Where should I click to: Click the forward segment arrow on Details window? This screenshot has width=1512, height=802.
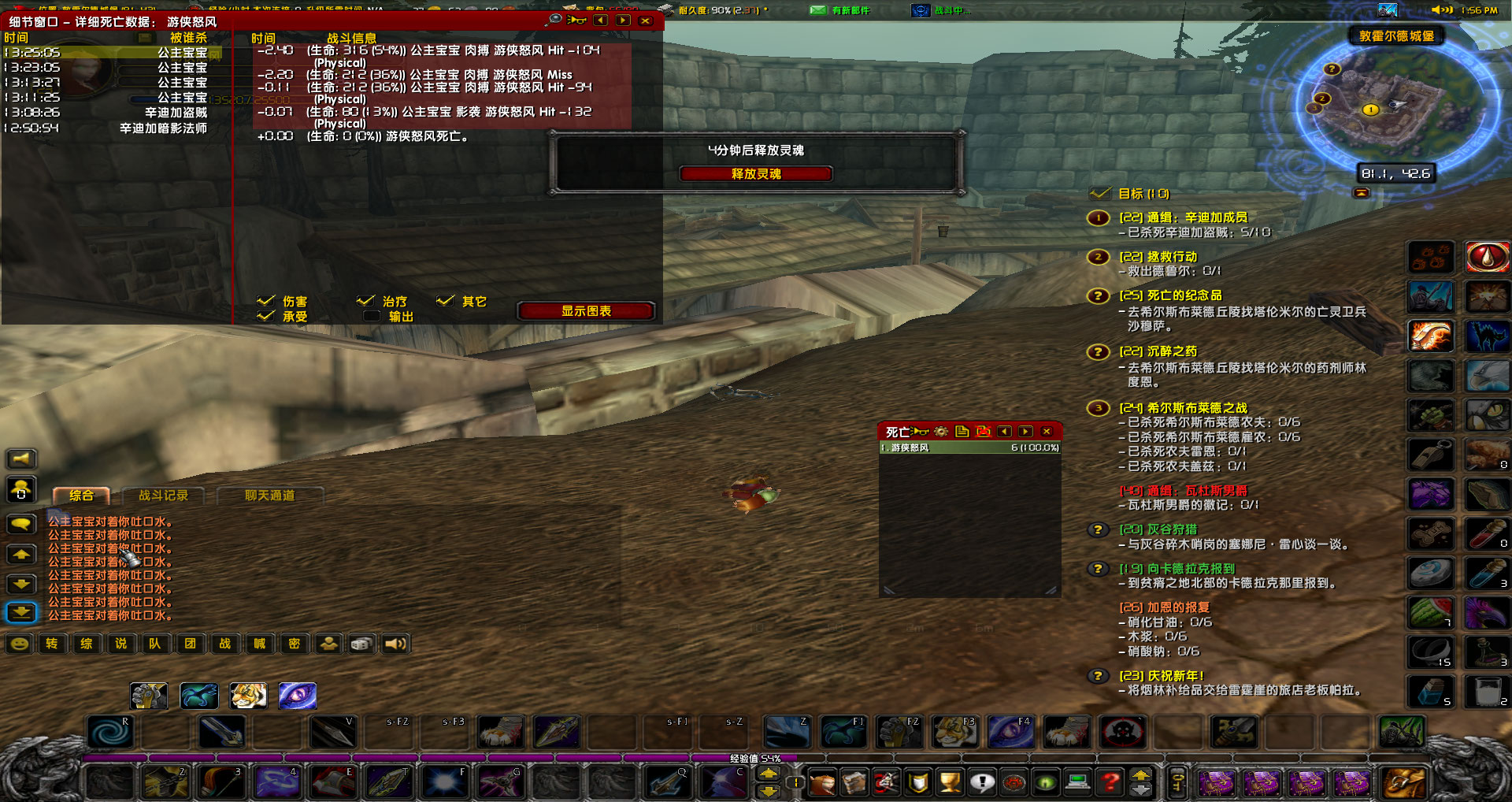(x=622, y=21)
